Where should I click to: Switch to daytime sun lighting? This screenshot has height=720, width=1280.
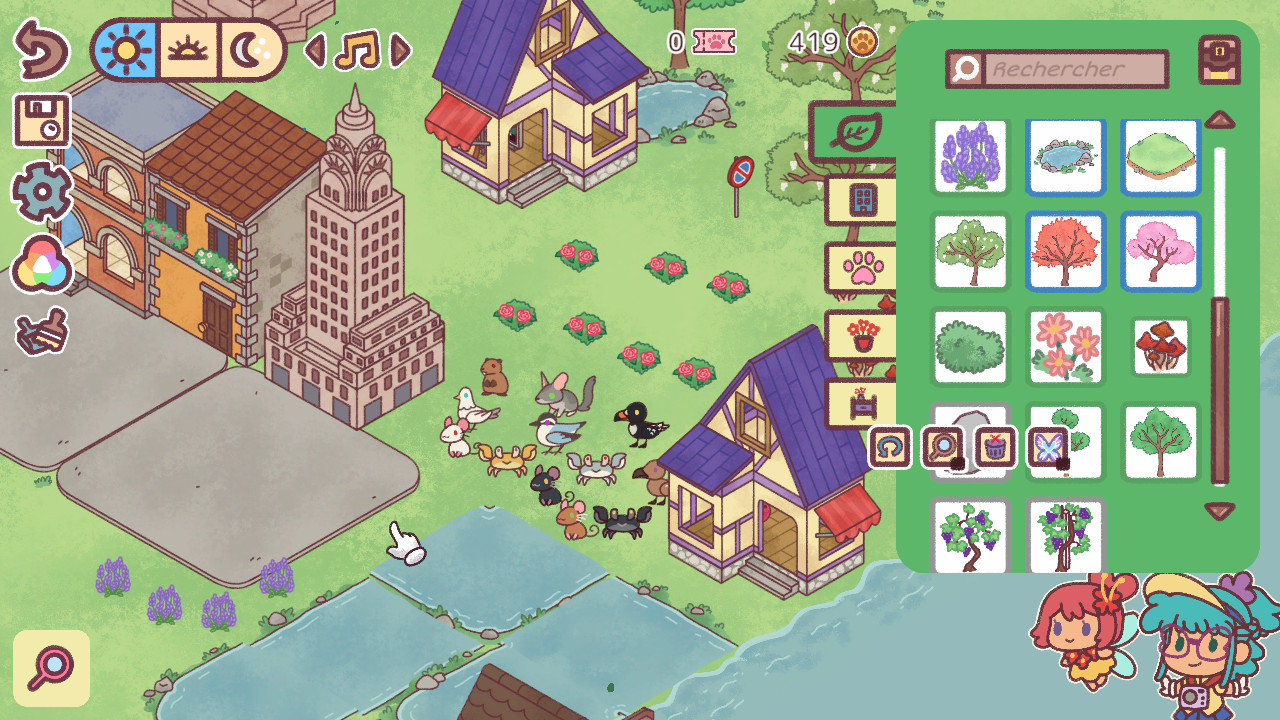coord(128,50)
